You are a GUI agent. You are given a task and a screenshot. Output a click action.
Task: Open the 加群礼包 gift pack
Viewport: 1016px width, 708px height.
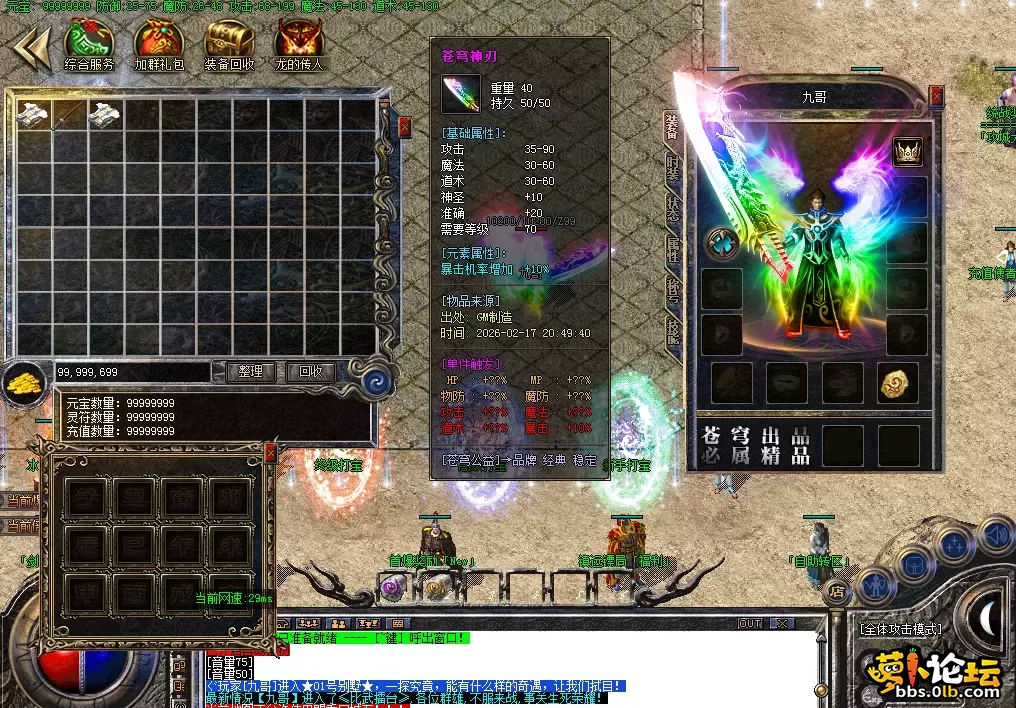coord(158,41)
